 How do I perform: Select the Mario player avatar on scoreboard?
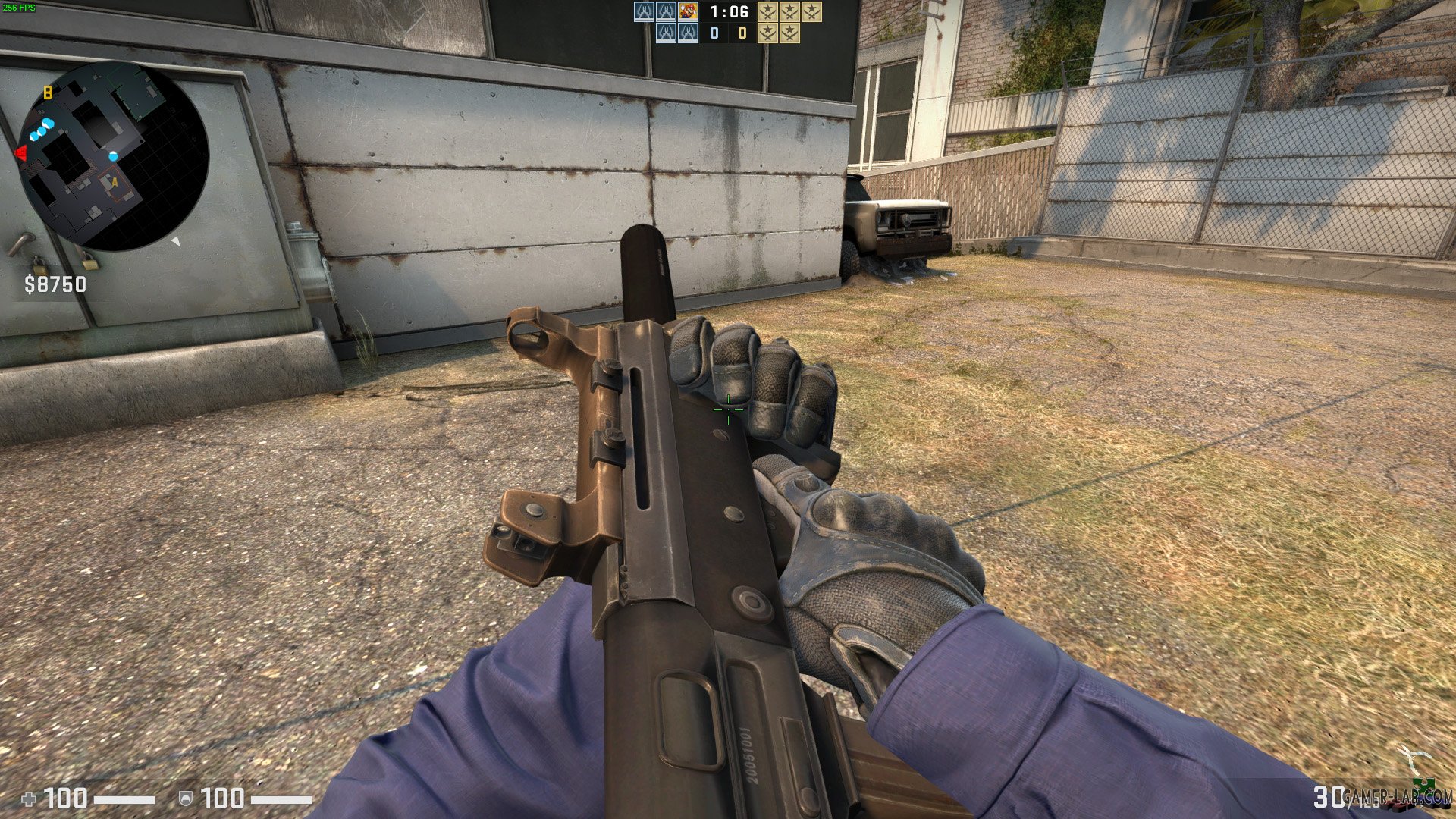689,13
